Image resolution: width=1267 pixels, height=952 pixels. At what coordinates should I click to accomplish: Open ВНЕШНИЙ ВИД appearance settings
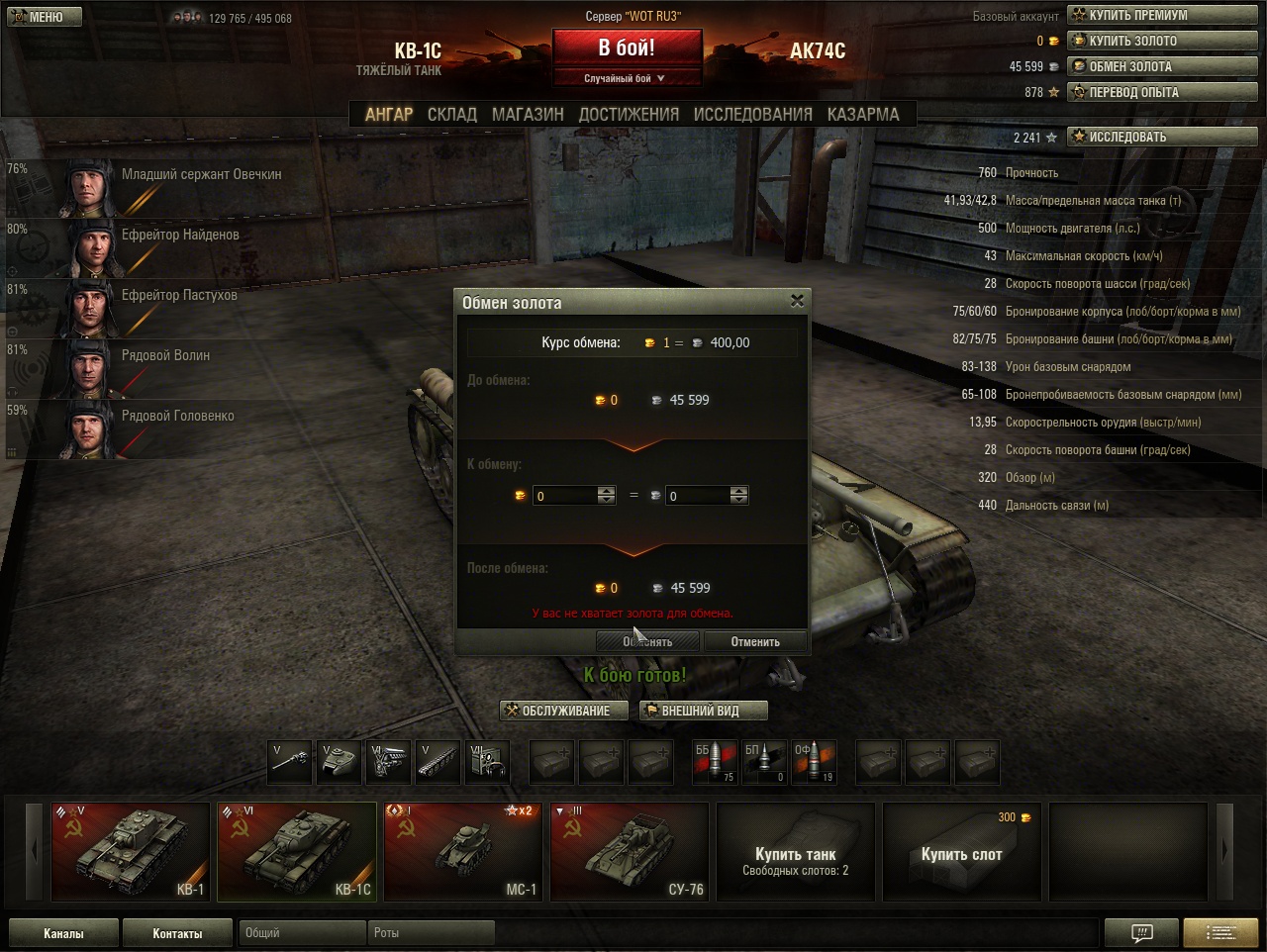[x=703, y=711]
